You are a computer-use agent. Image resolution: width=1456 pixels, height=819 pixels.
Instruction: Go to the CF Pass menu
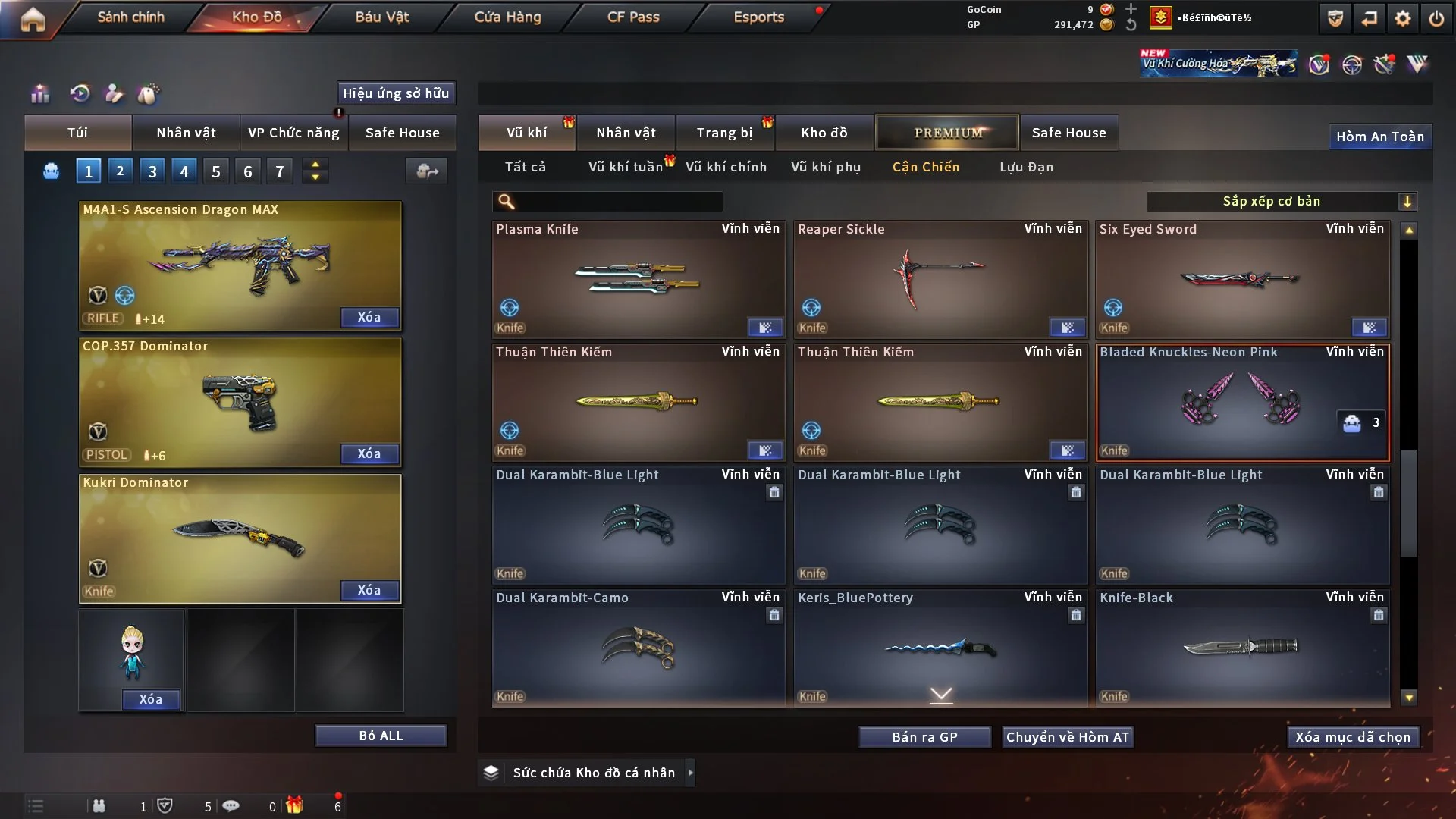pos(633,17)
